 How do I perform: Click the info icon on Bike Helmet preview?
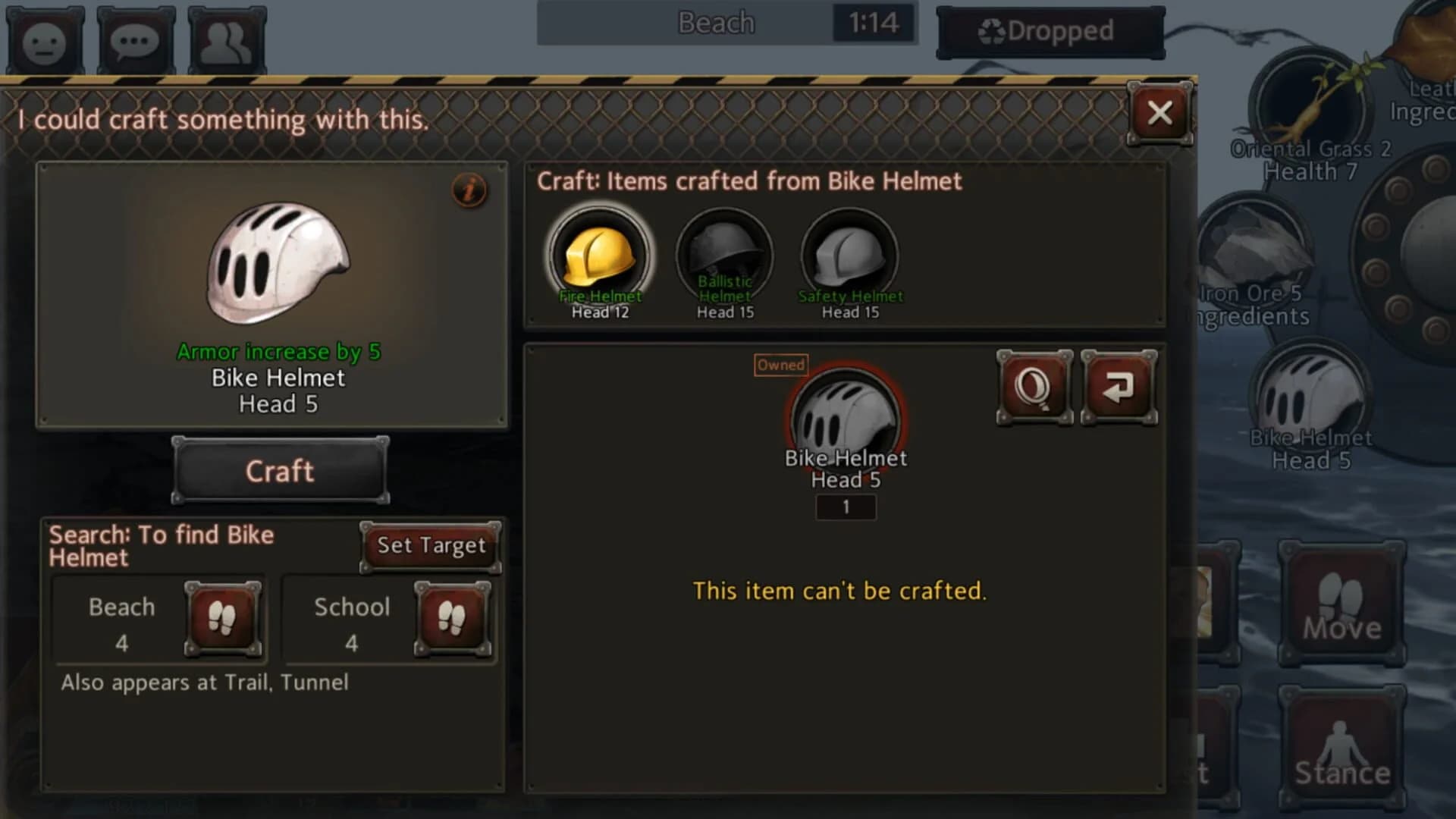point(468,190)
